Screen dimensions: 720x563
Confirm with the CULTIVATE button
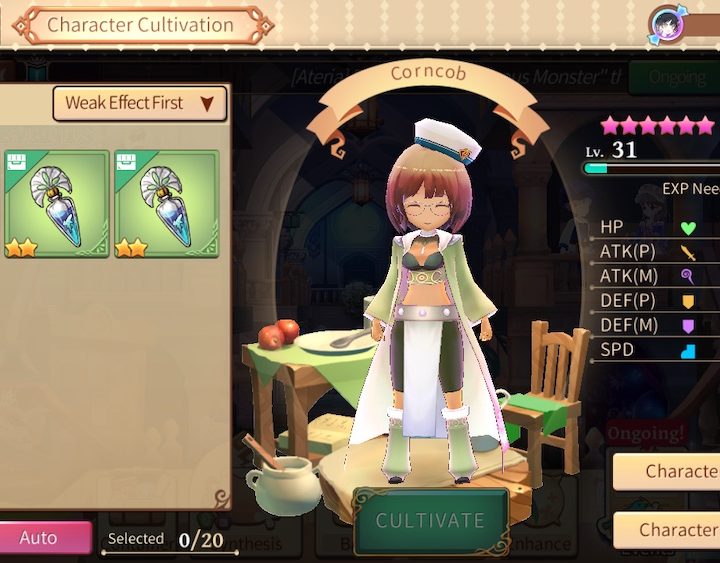[x=430, y=520]
